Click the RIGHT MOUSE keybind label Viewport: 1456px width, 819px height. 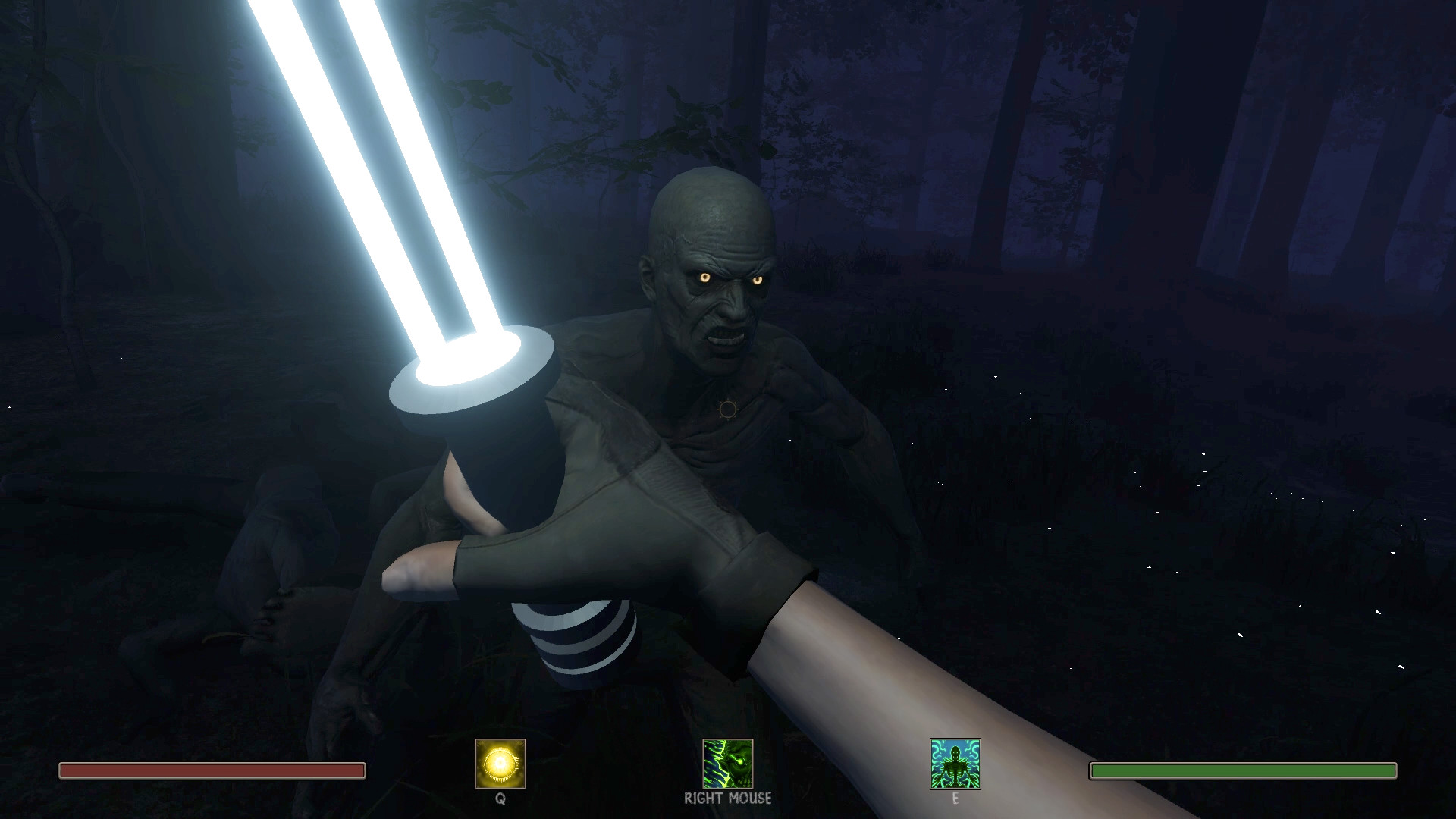pyautogui.click(x=728, y=799)
